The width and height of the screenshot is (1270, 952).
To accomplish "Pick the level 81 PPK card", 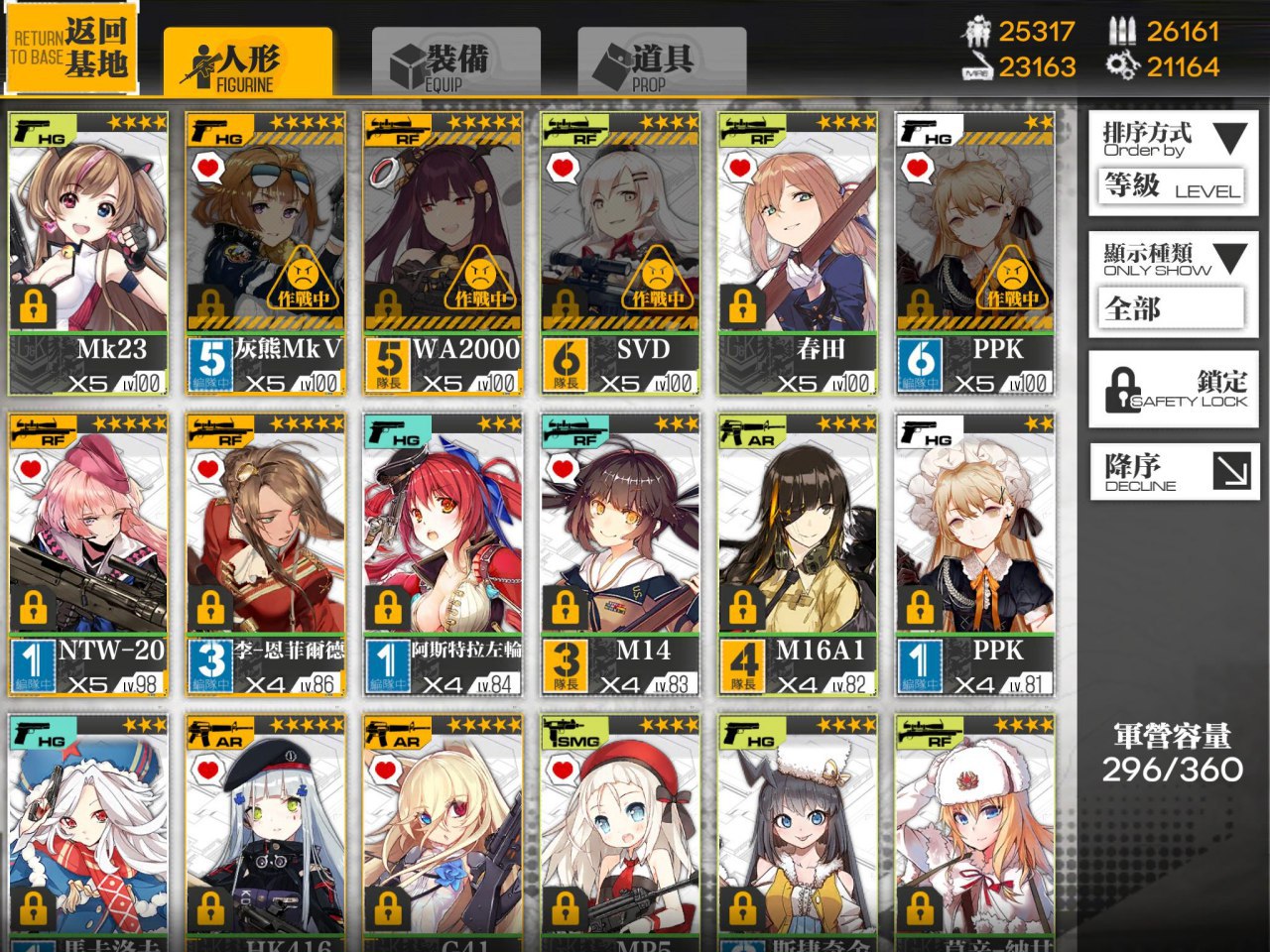I will pos(974,554).
